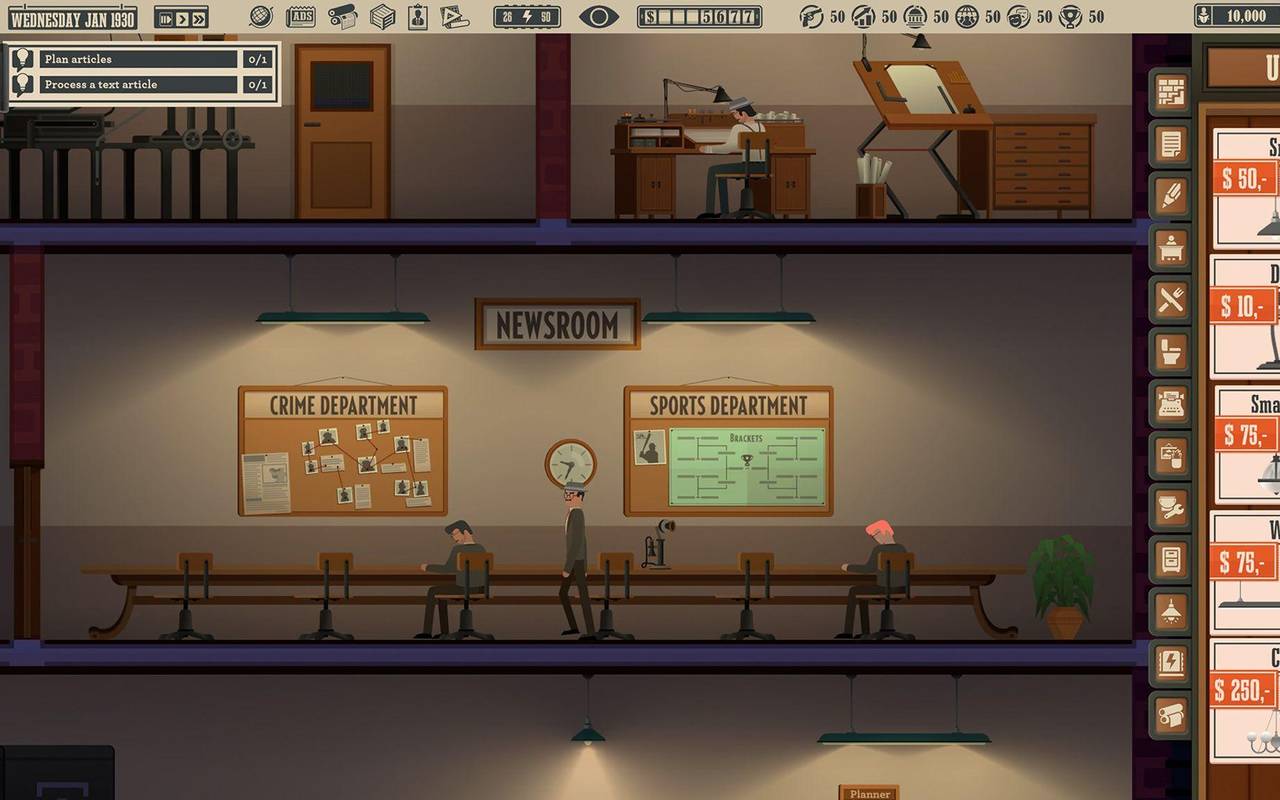Open the ADS management panel
The width and height of the screenshot is (1280, 800).
[303, 15]
